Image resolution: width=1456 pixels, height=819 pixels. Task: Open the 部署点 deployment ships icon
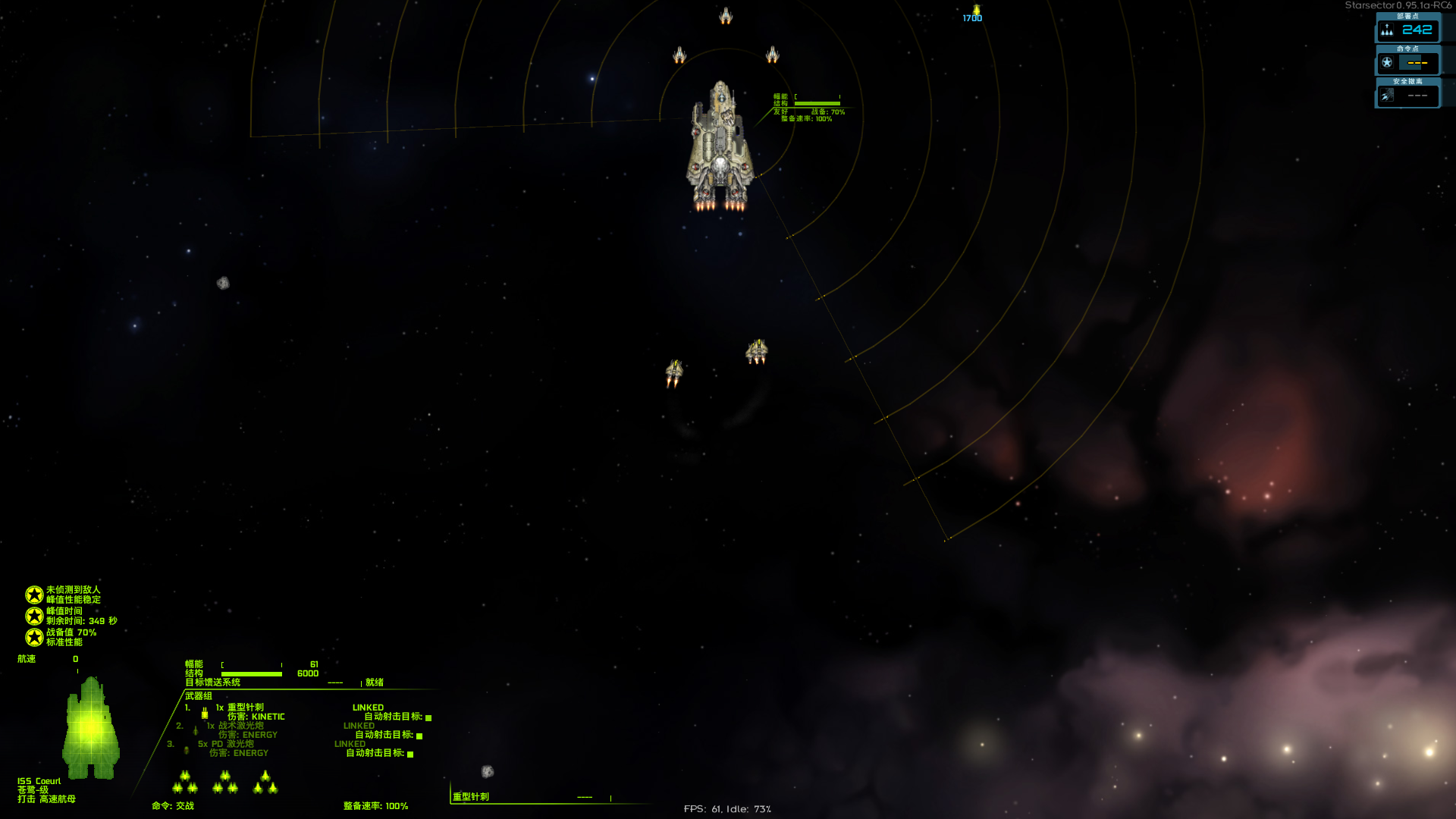pos(1387,30)
